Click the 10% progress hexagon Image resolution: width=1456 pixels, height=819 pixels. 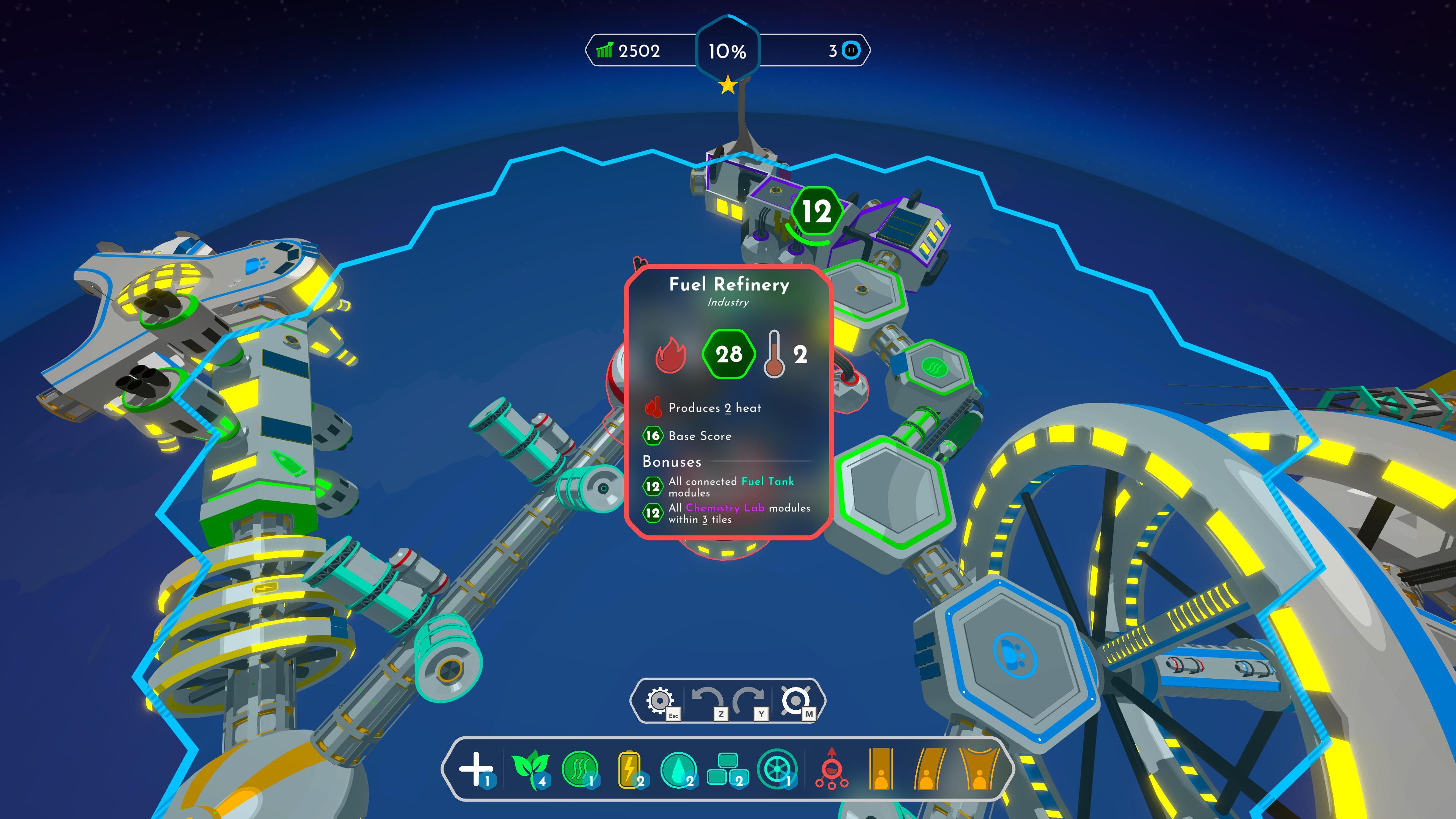coord(728,52)
